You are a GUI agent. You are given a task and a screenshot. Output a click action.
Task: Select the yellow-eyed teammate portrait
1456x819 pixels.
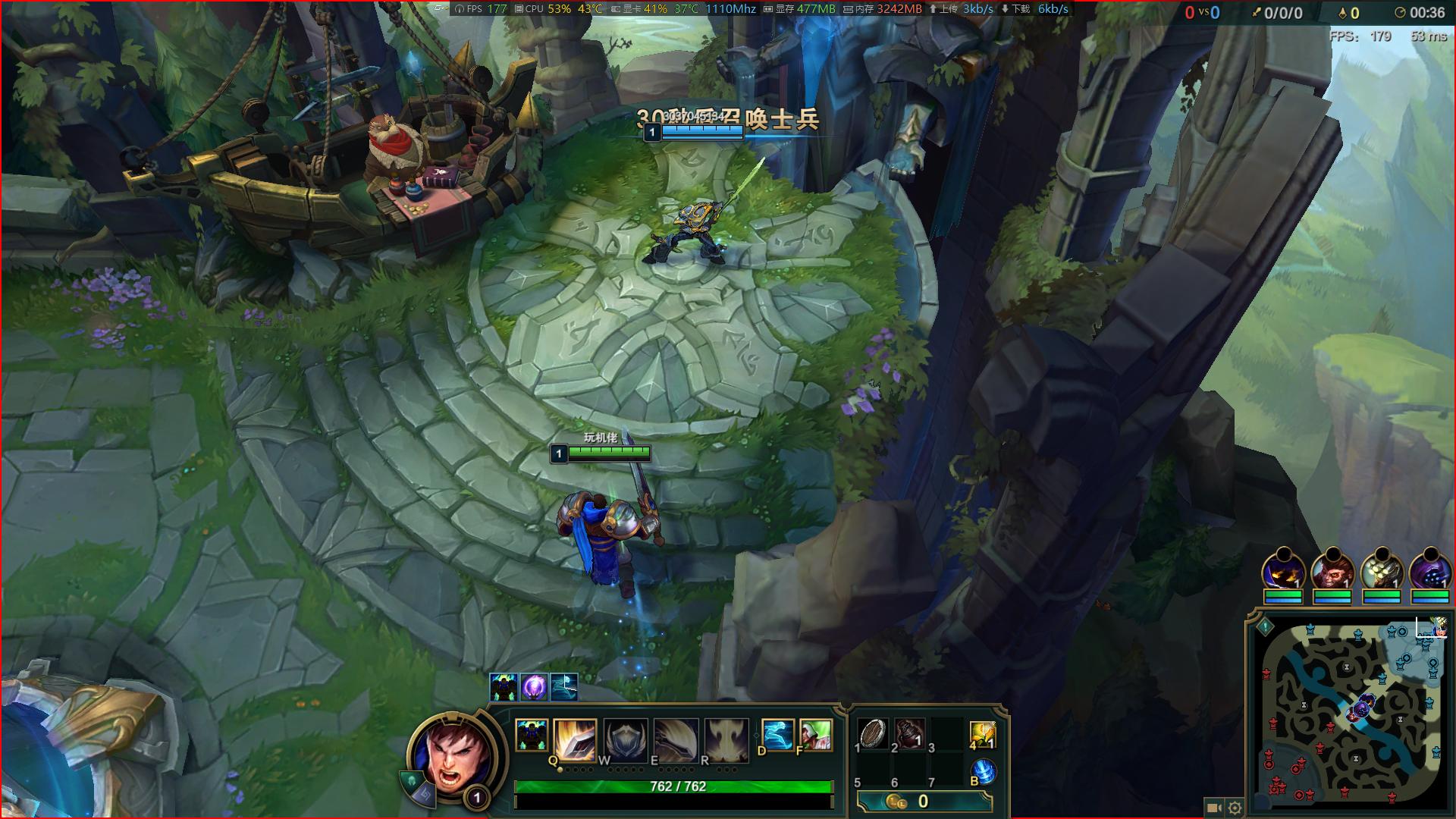click(x=1283, y=571)
